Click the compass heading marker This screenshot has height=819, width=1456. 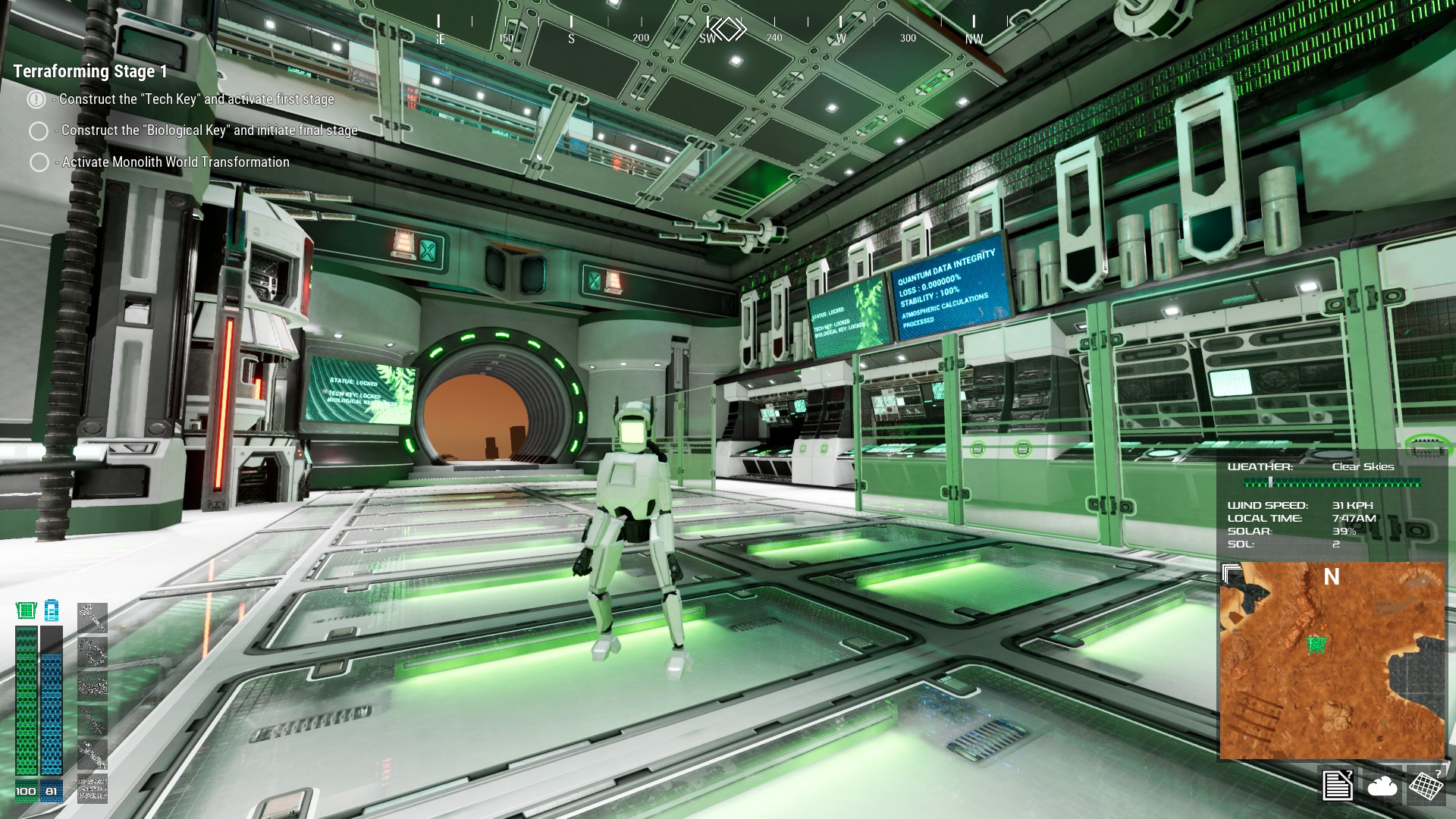[x=728, y=30]
